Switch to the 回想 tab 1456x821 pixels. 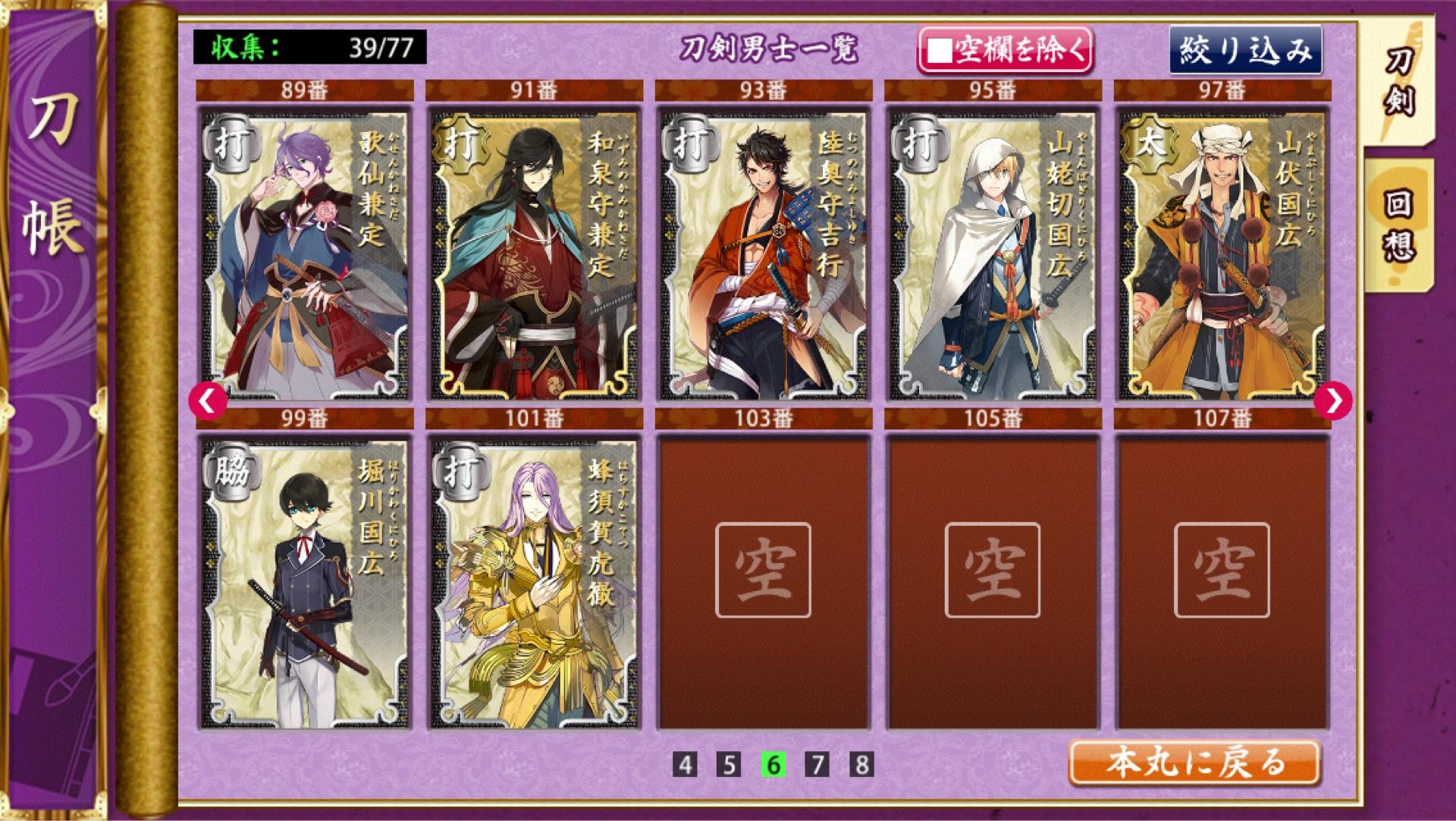point(1397,225)
